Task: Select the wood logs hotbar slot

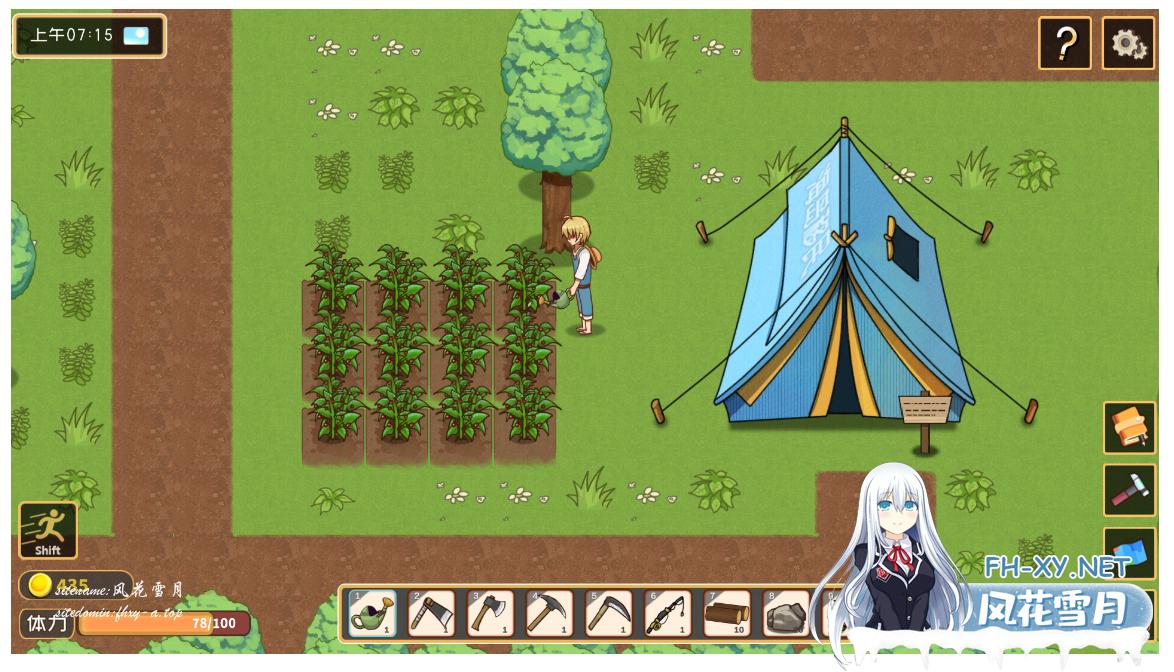Action: (x=727, y=613)
